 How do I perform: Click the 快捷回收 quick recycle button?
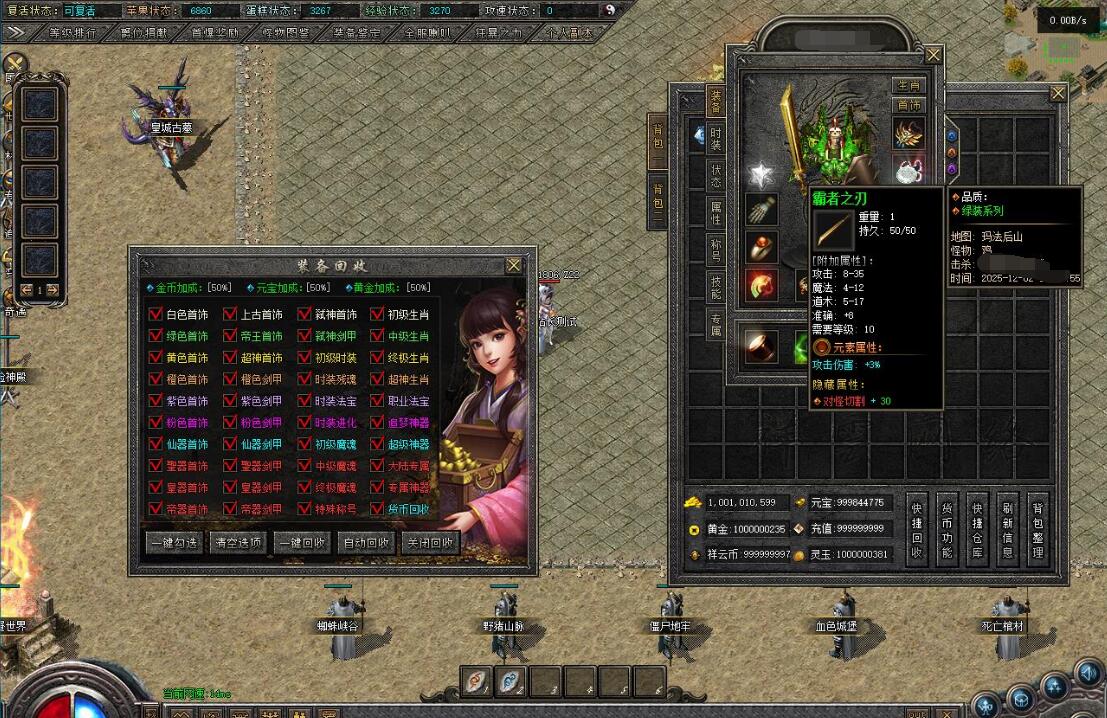pyautogui.click(x=916, y=529)
